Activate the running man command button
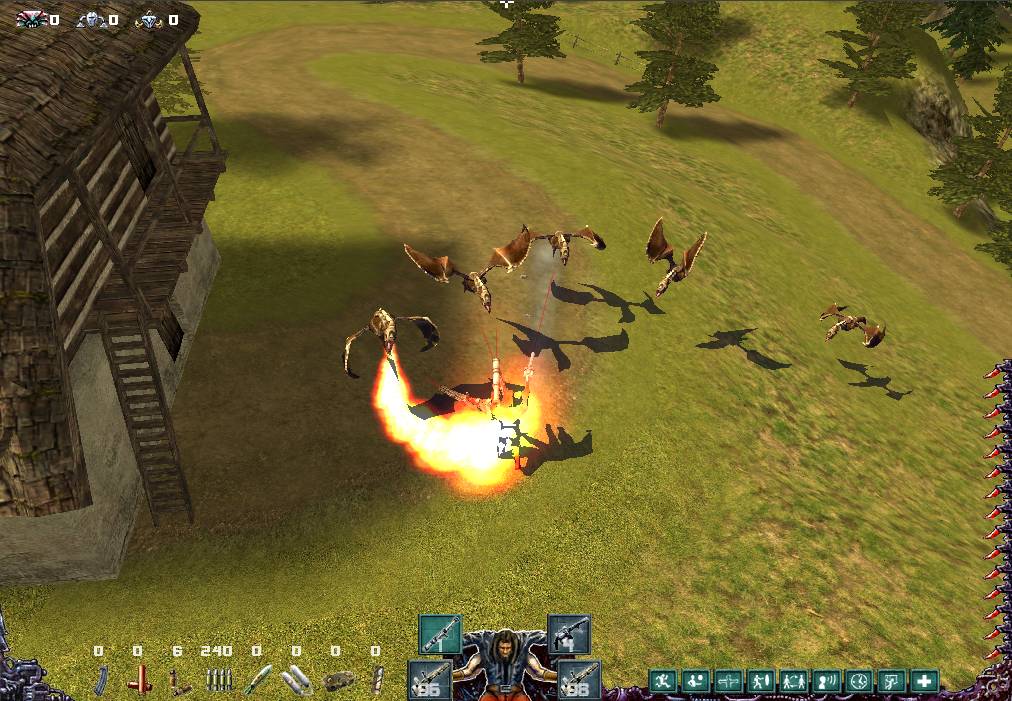This screenshot has height=701, width=1012. 663,682
